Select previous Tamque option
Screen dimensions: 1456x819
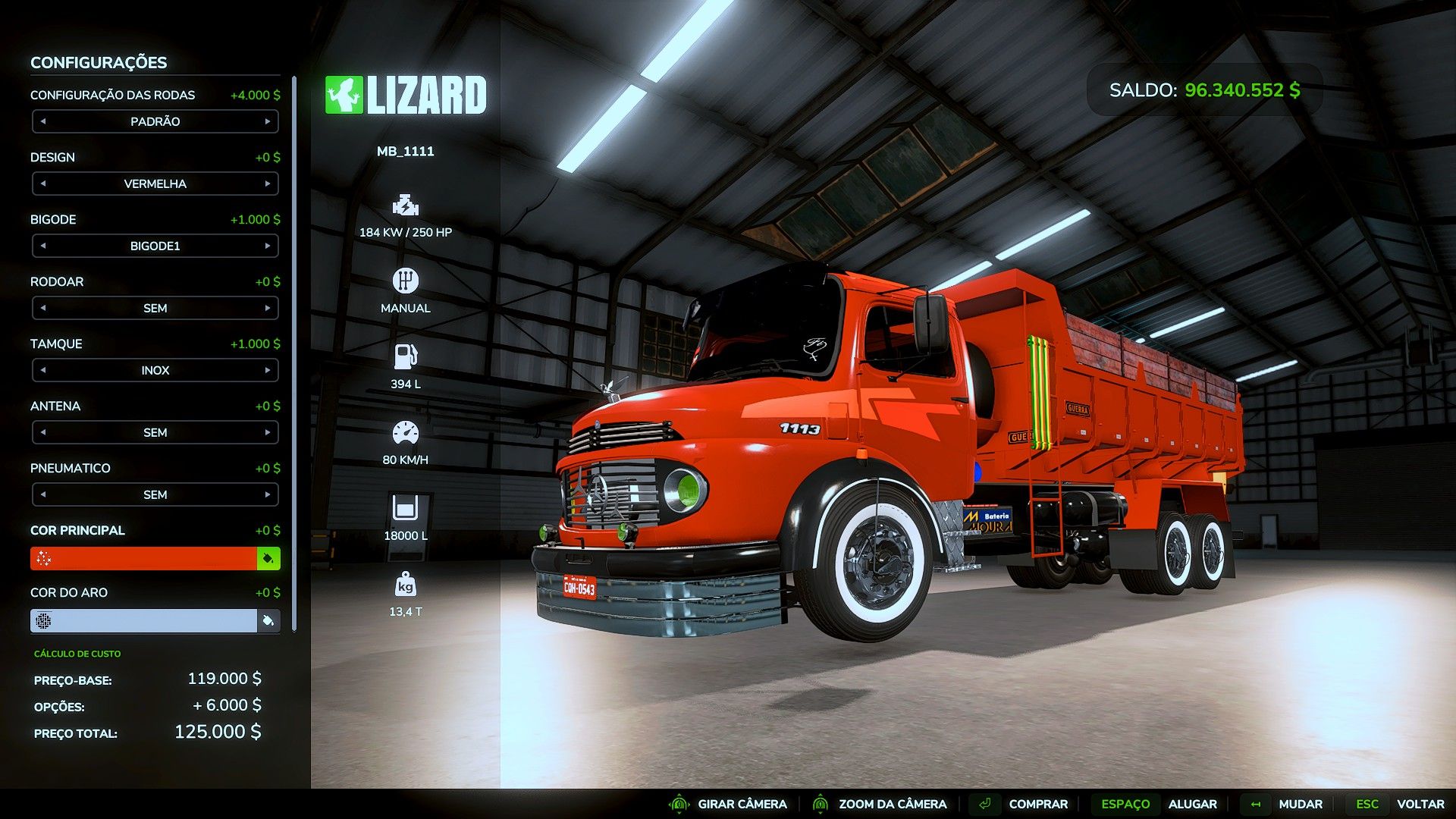[43, 370]
